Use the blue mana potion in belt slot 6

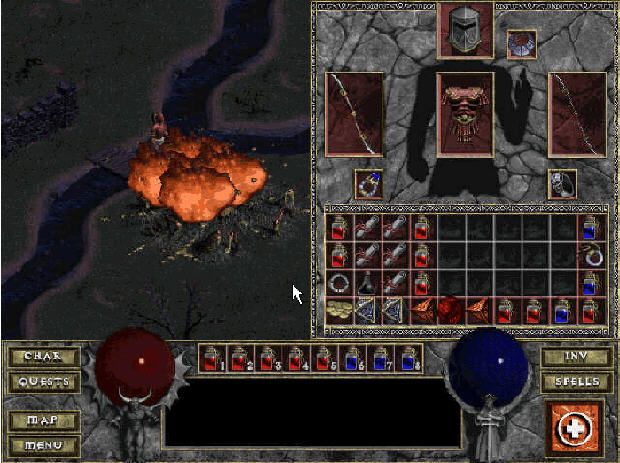click(352, 359)
